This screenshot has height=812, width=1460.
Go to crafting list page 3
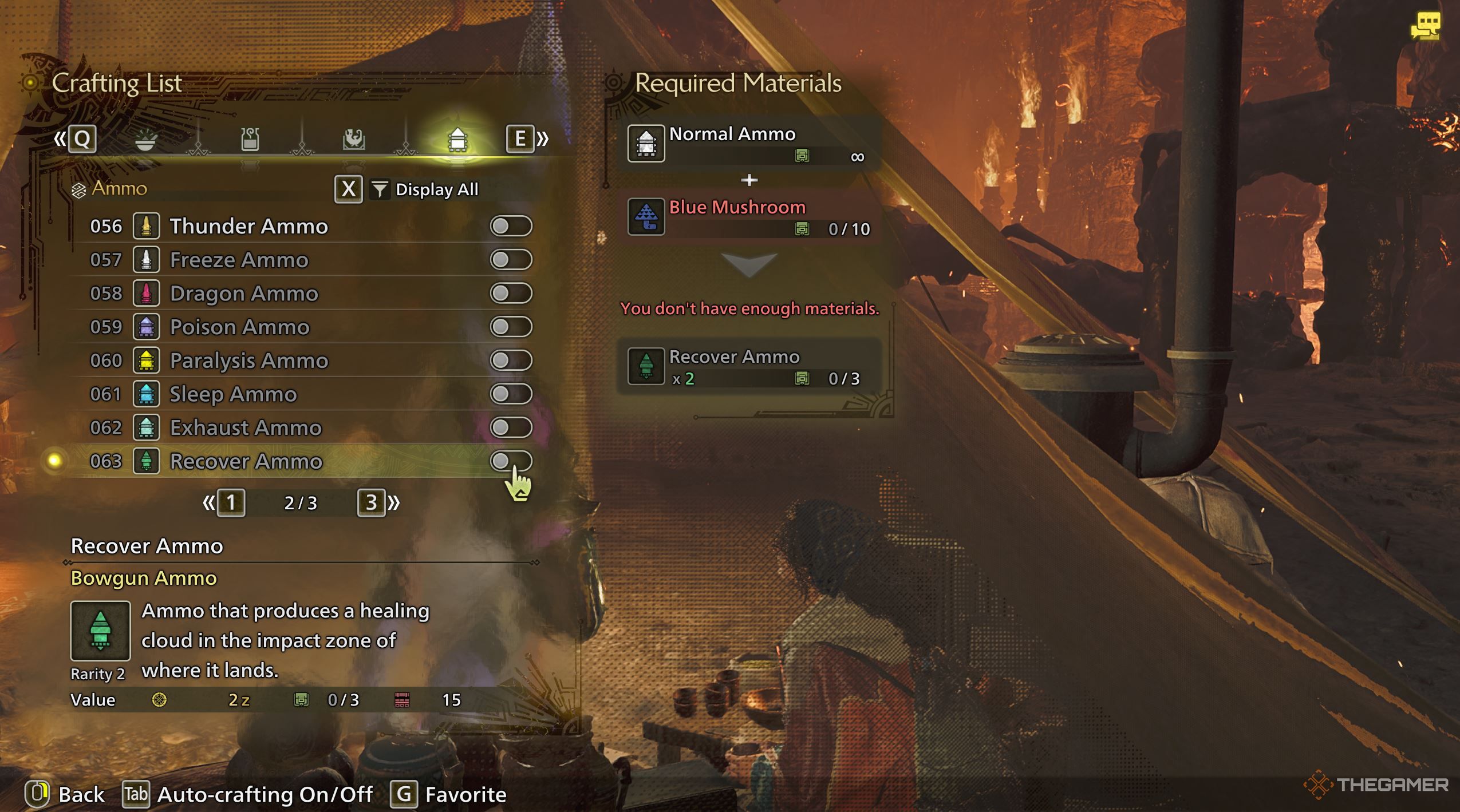coord(372,503)
